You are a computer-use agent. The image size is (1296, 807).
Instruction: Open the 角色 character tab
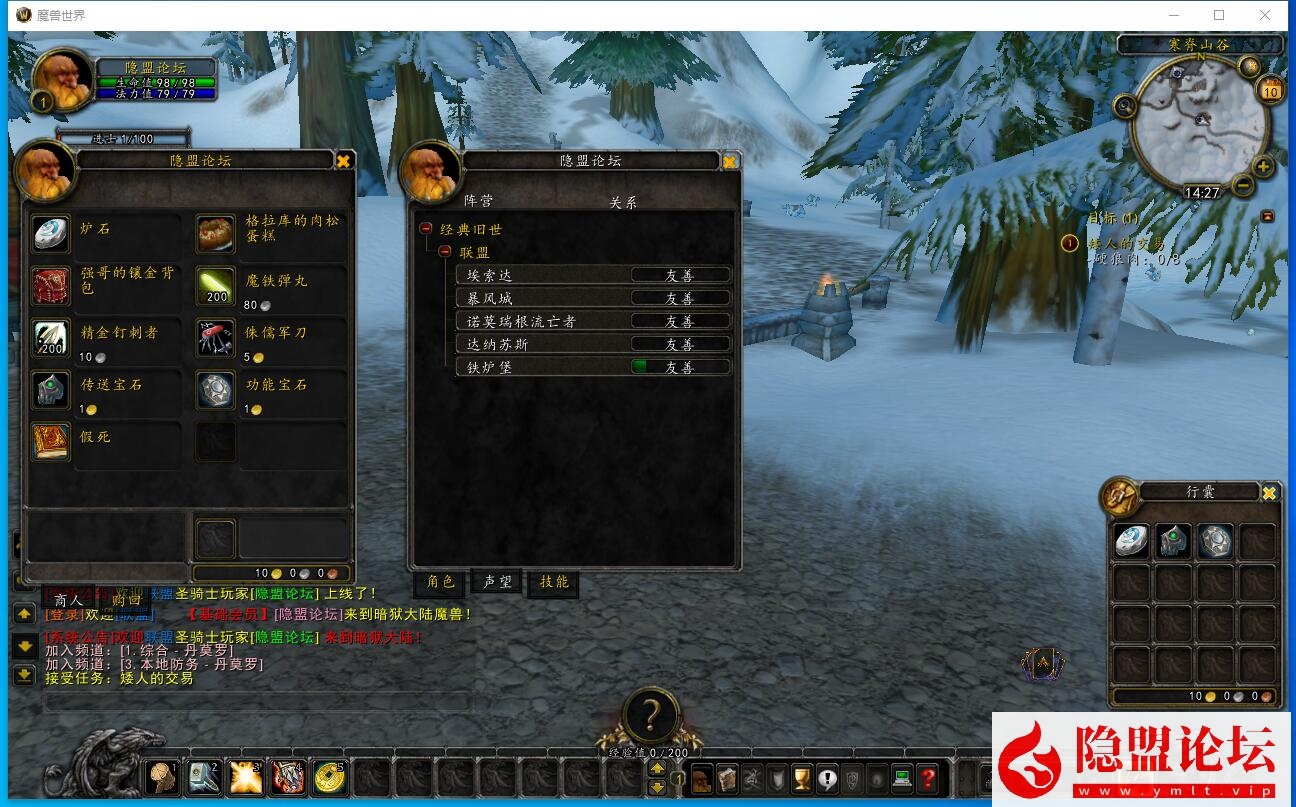click(441, 582)
